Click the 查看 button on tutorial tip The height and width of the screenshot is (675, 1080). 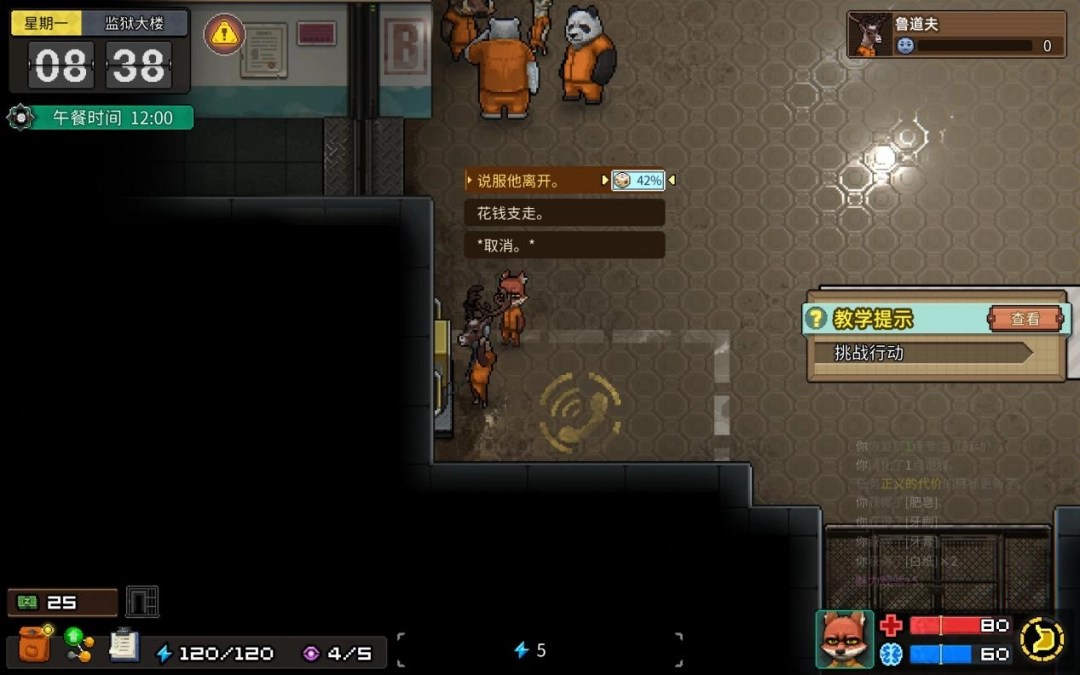1025,319
